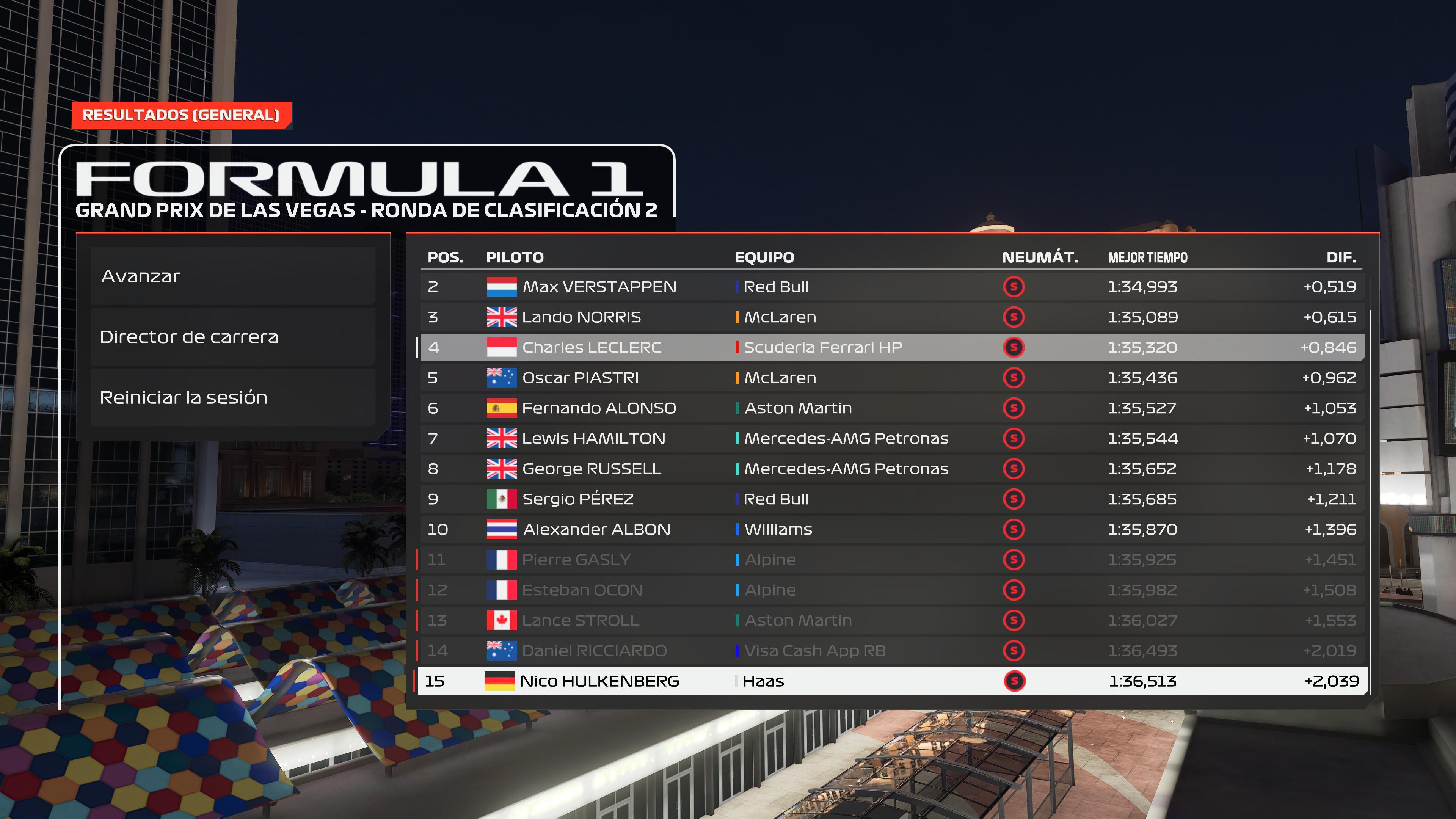Open Director de carrera
The width and height of the screenshot is (1456, 819).
click(x=233, y=337)
